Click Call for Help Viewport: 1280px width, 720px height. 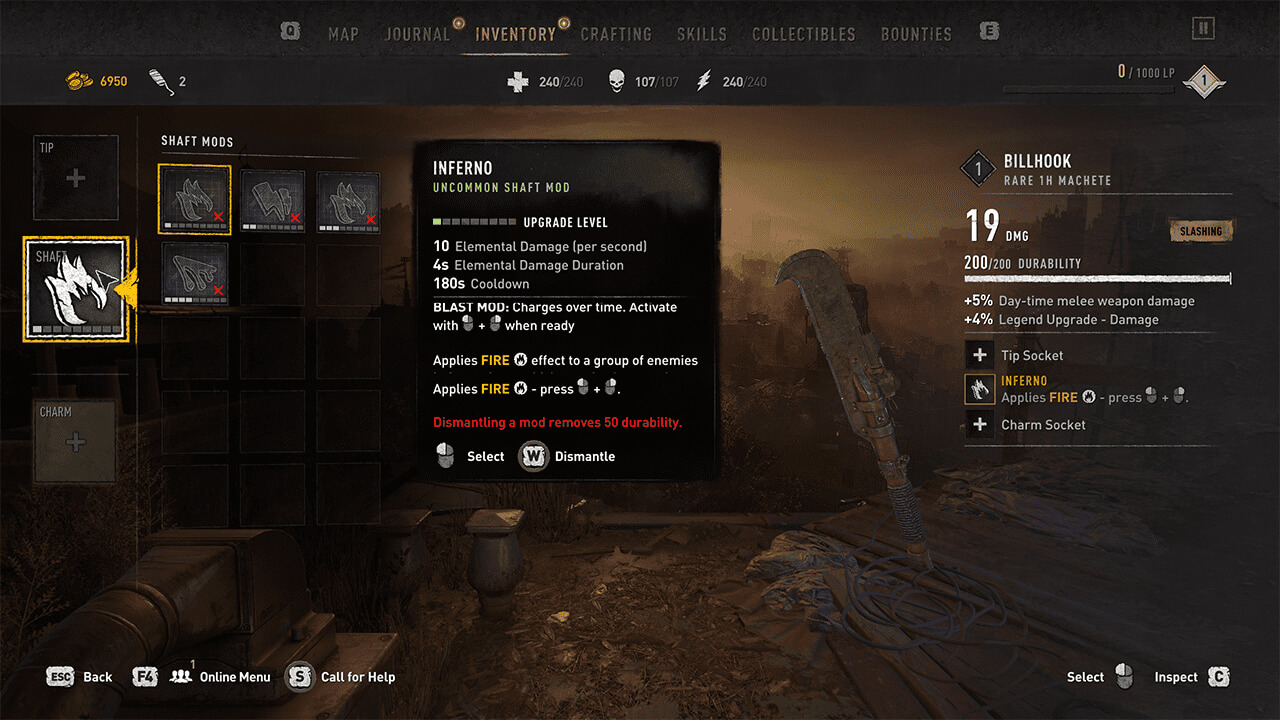(x=357, y=677)
